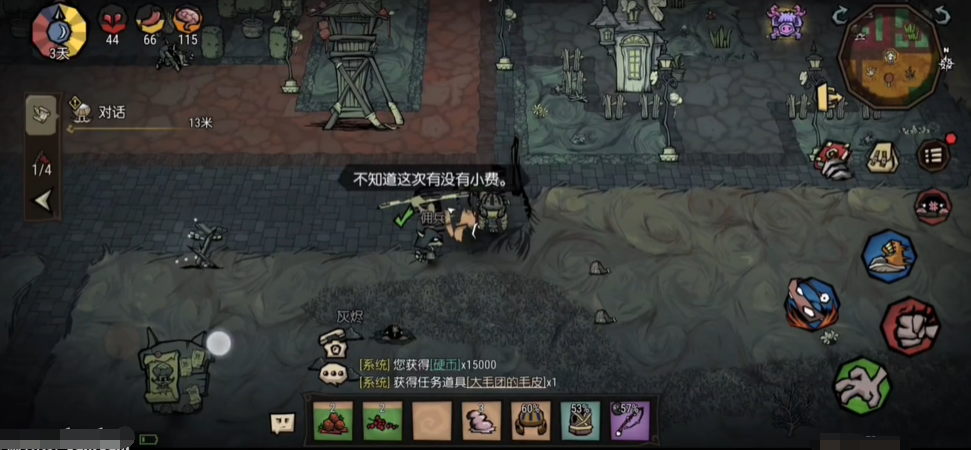Select the purple weapon slot at 57%

pos(630,422)
